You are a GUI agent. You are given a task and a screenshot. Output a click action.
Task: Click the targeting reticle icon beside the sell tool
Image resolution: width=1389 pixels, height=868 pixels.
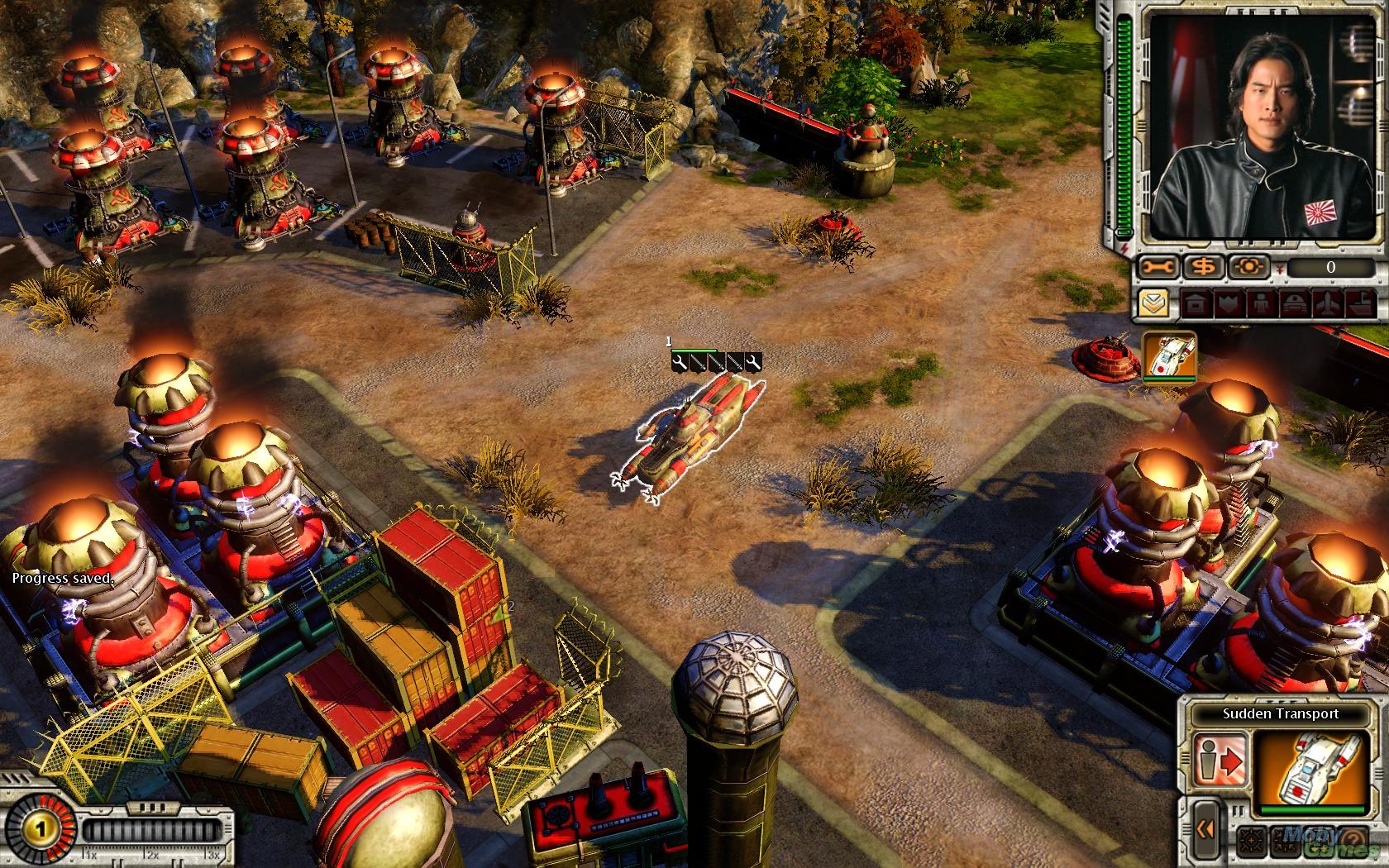click(1248, 266)
